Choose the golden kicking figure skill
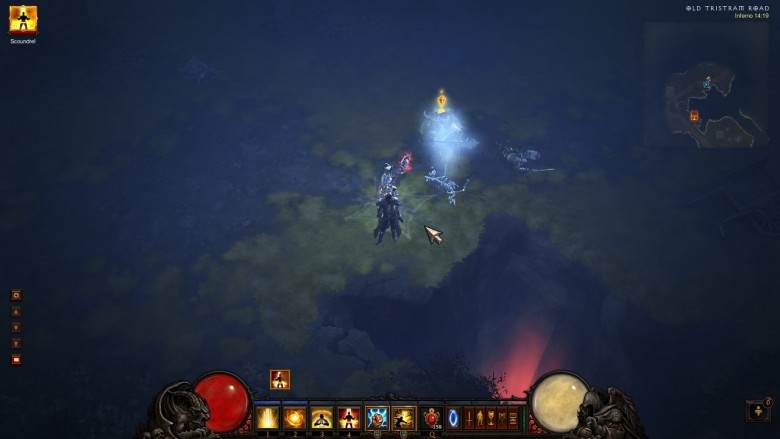This screenshot has height=439, width=780. point(404,417)
